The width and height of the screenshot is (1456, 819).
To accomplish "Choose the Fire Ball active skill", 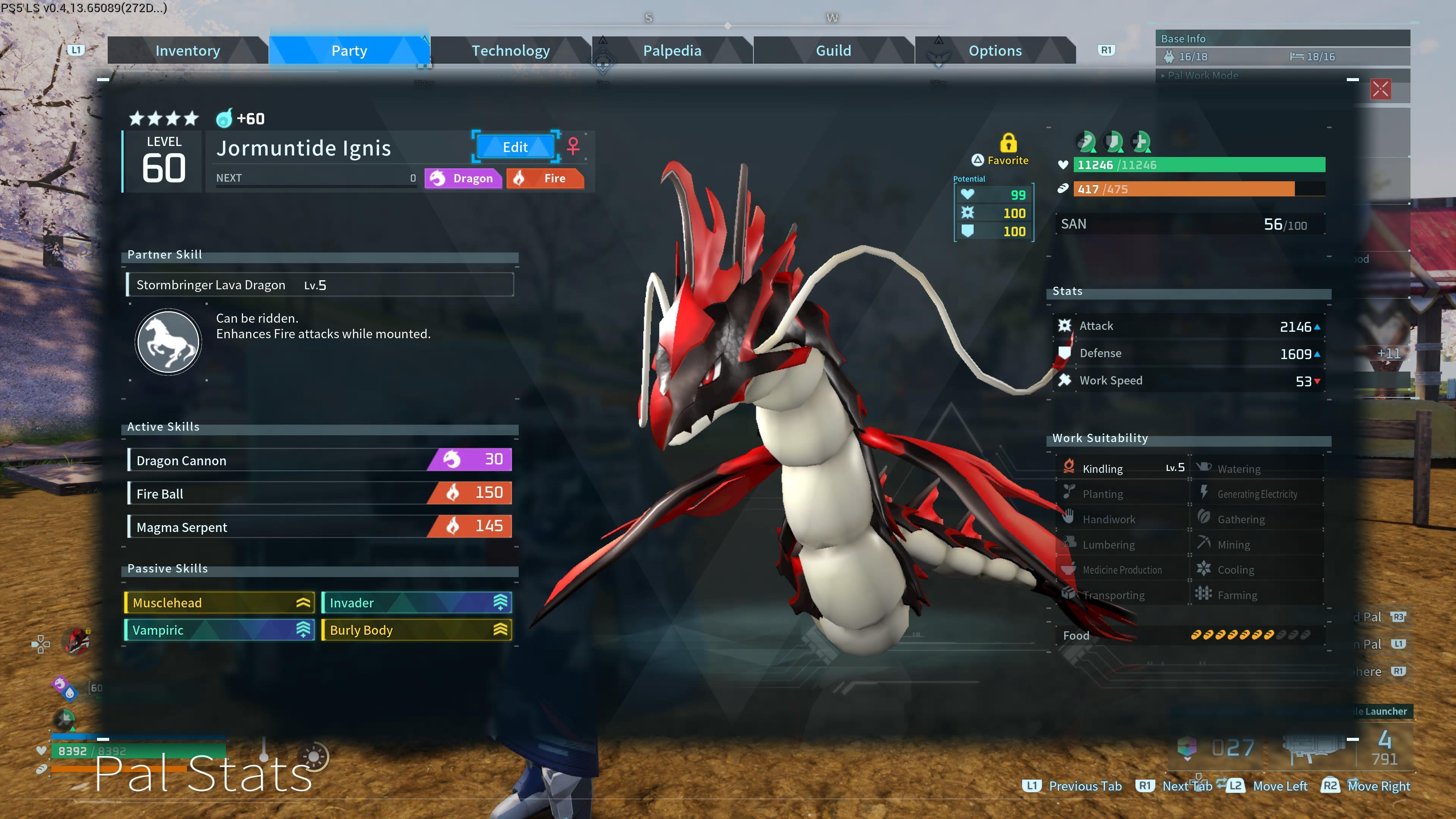I will point(319,493).
